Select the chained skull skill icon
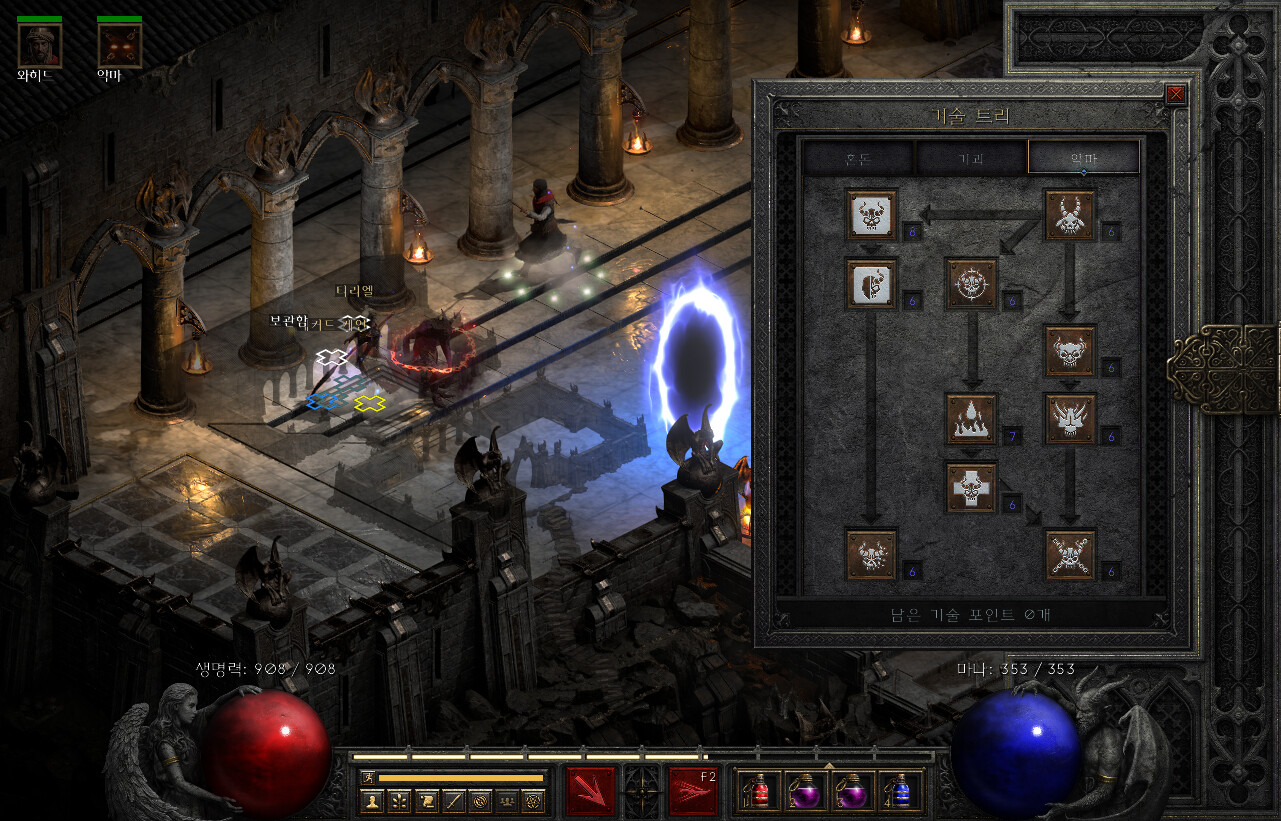1281x821 pixels. pyautogui.click(x=1070, y=554)
